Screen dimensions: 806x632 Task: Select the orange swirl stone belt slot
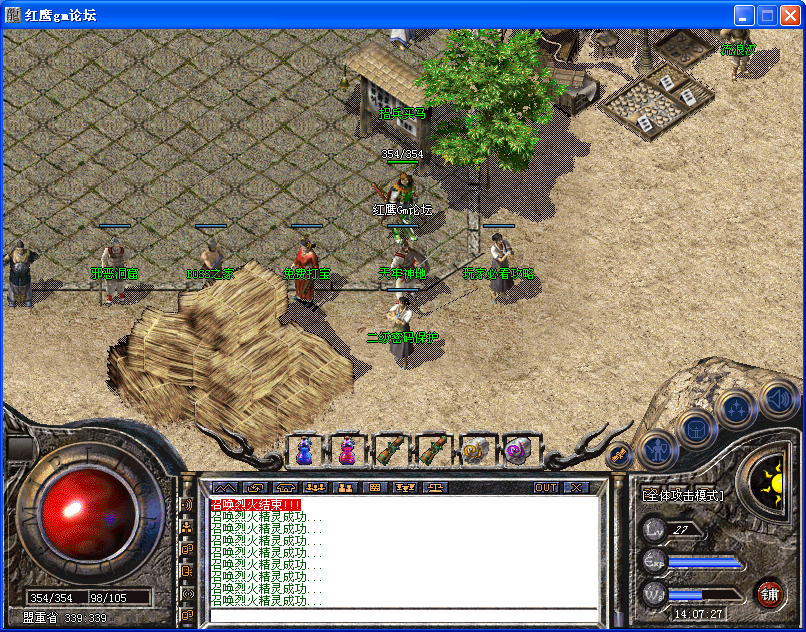[475, 451]
